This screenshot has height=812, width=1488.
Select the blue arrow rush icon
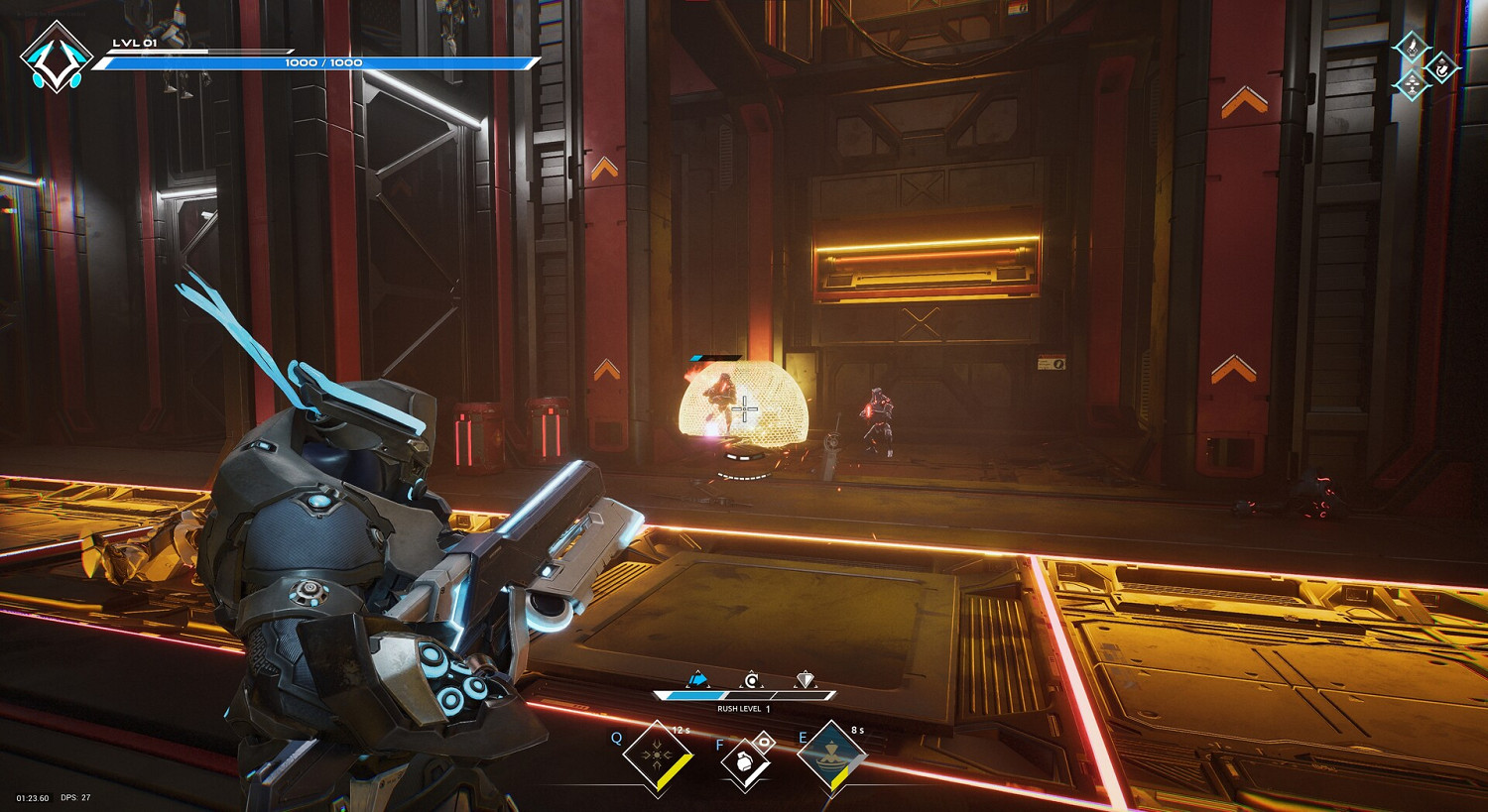click(x=698, y=680)
